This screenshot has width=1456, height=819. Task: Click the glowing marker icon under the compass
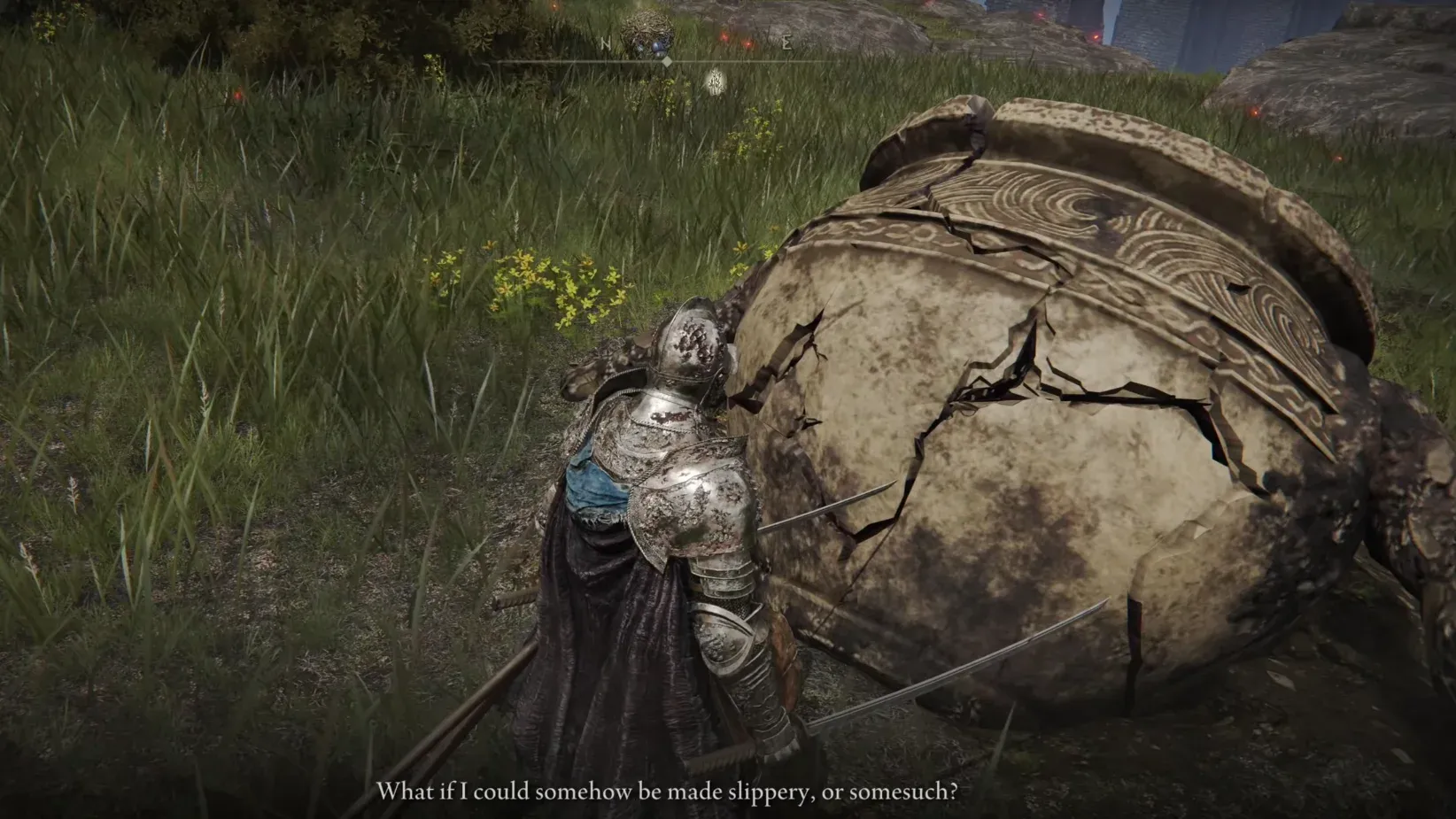pyautogui.click(x=715, y=82)
